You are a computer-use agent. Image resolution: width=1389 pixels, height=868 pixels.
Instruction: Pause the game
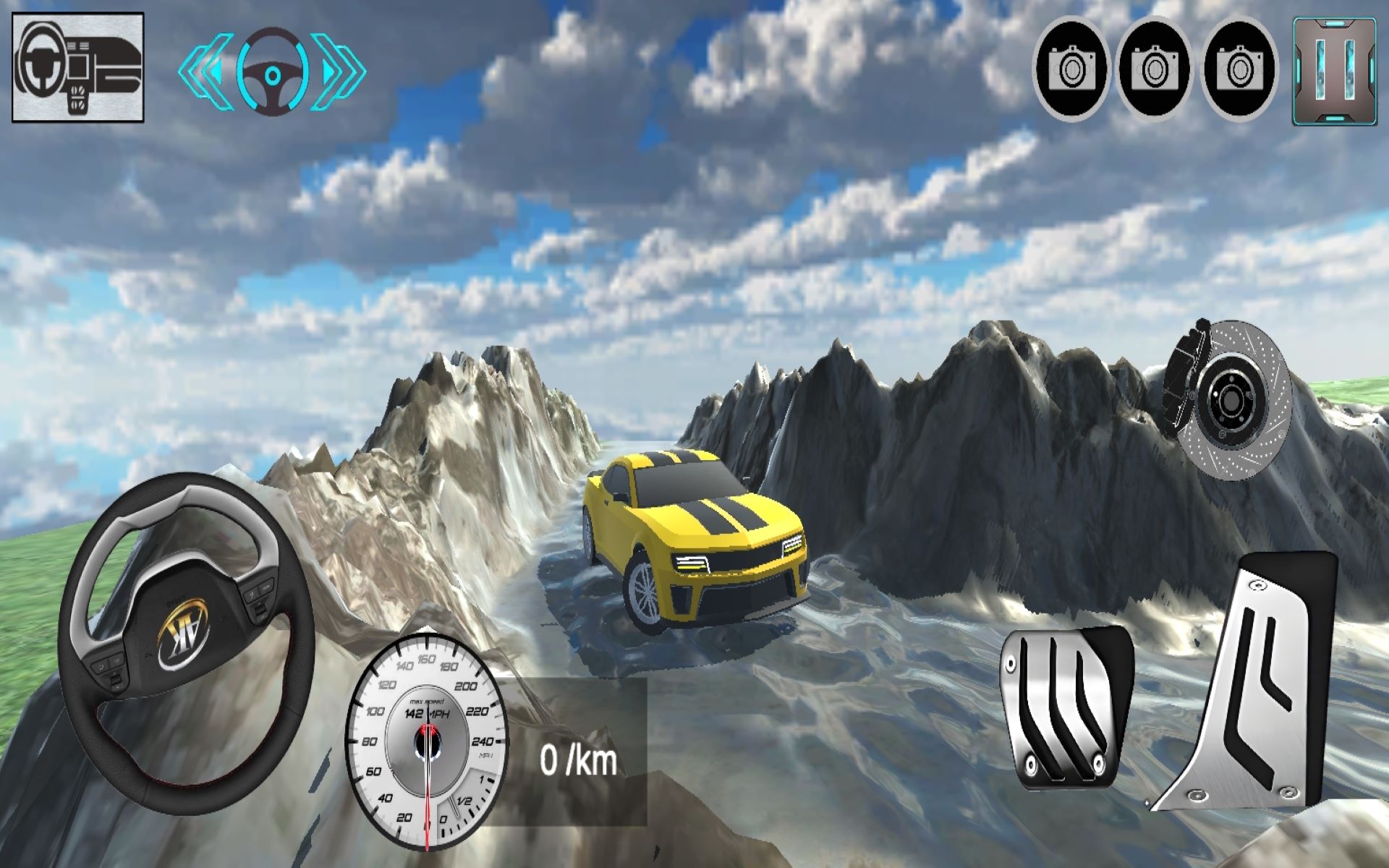point(1334,70)
